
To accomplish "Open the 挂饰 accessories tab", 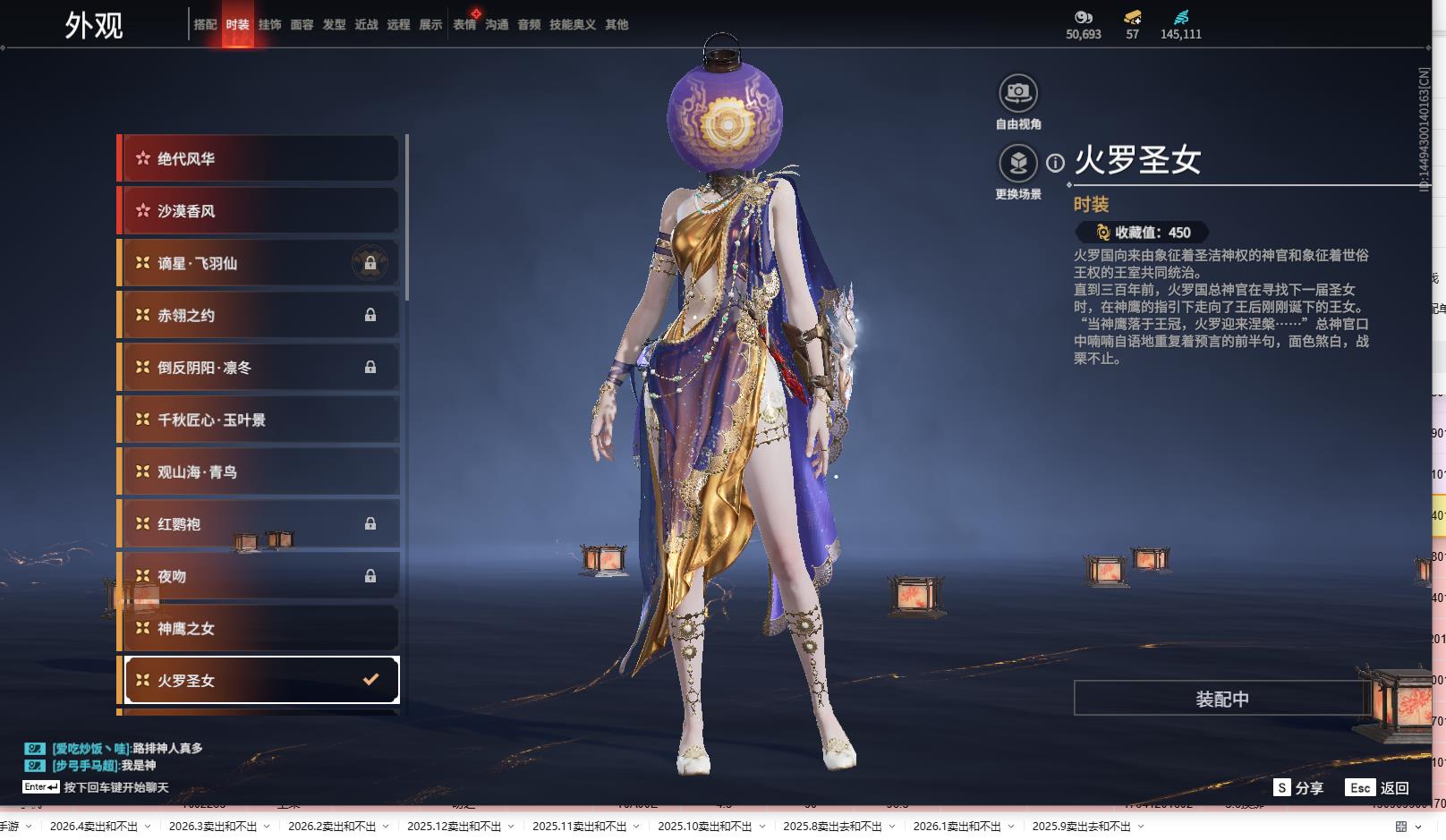I will click(269, 25).
